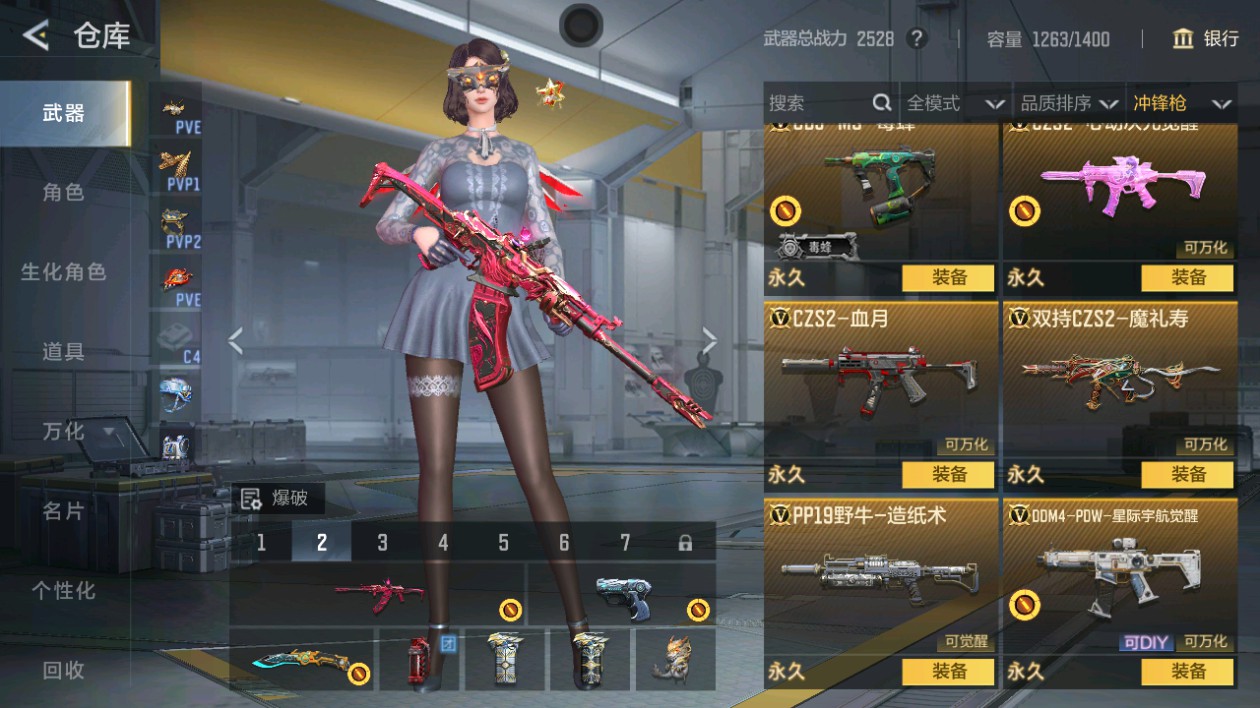Equip the CZS2-血月 weapon

[x=948, y=474]
